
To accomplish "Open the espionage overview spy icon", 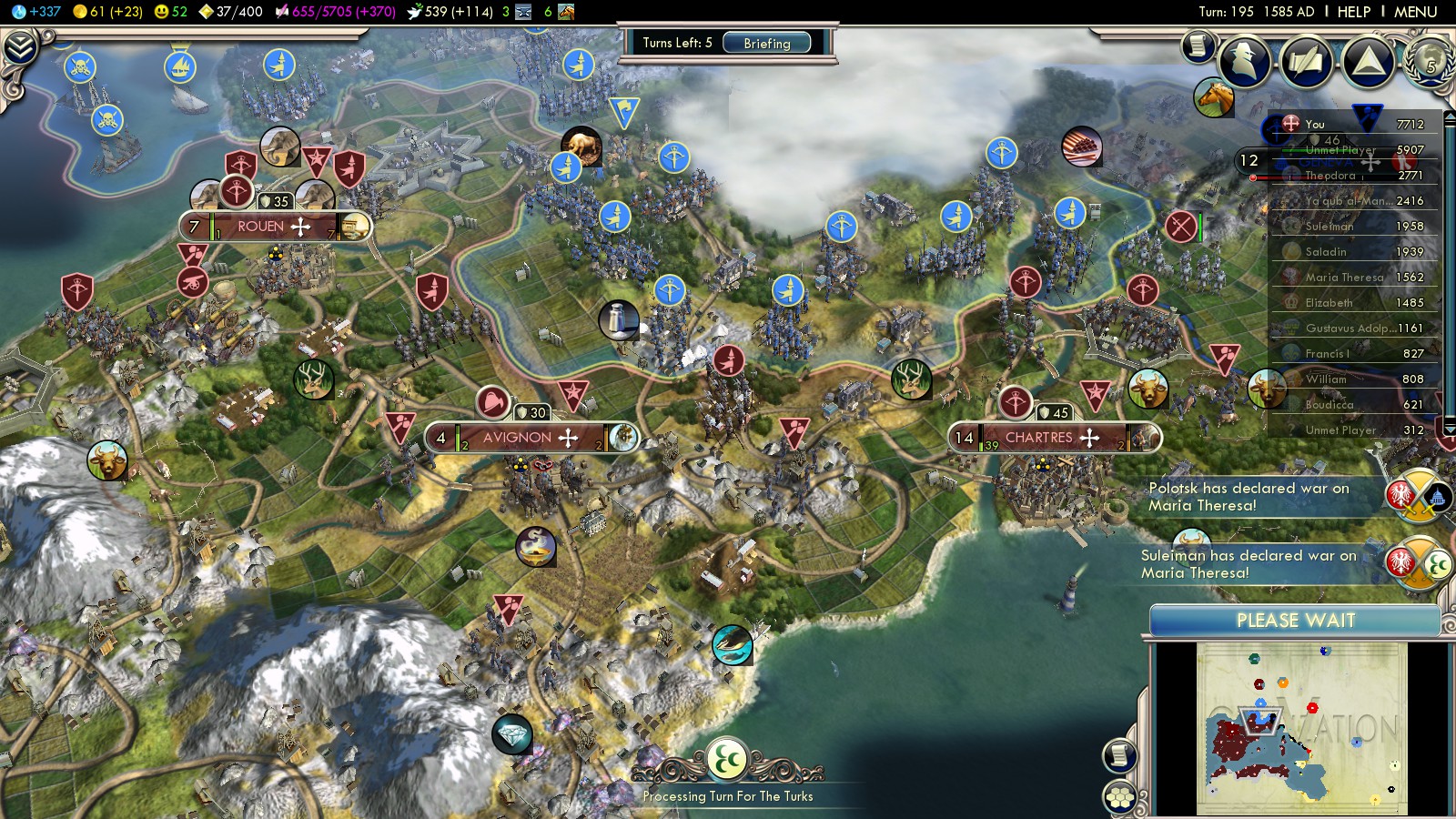I will coord(1244,61).
